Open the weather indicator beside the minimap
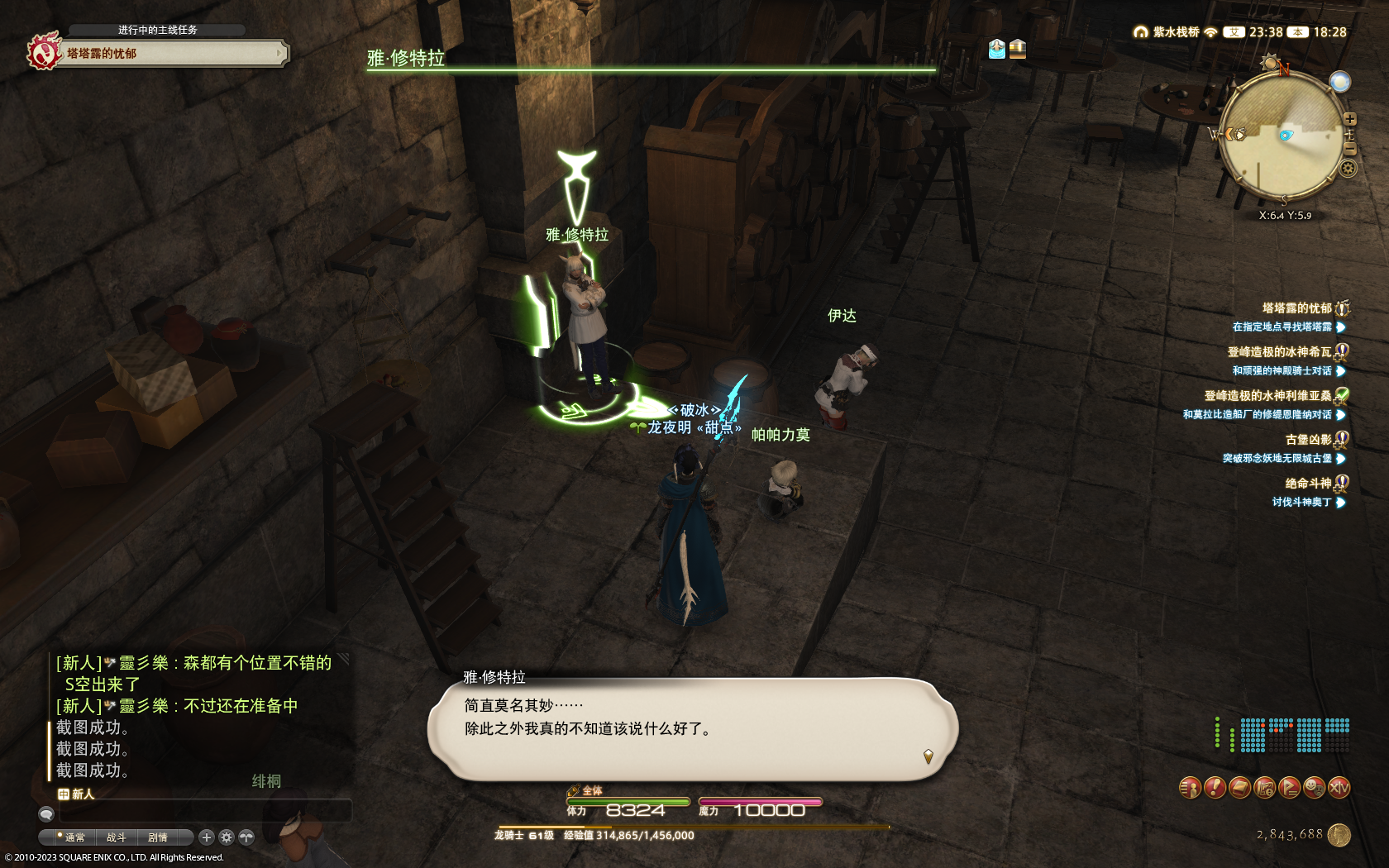Viewport: 1389px width, 868px height. point(1339,81)
